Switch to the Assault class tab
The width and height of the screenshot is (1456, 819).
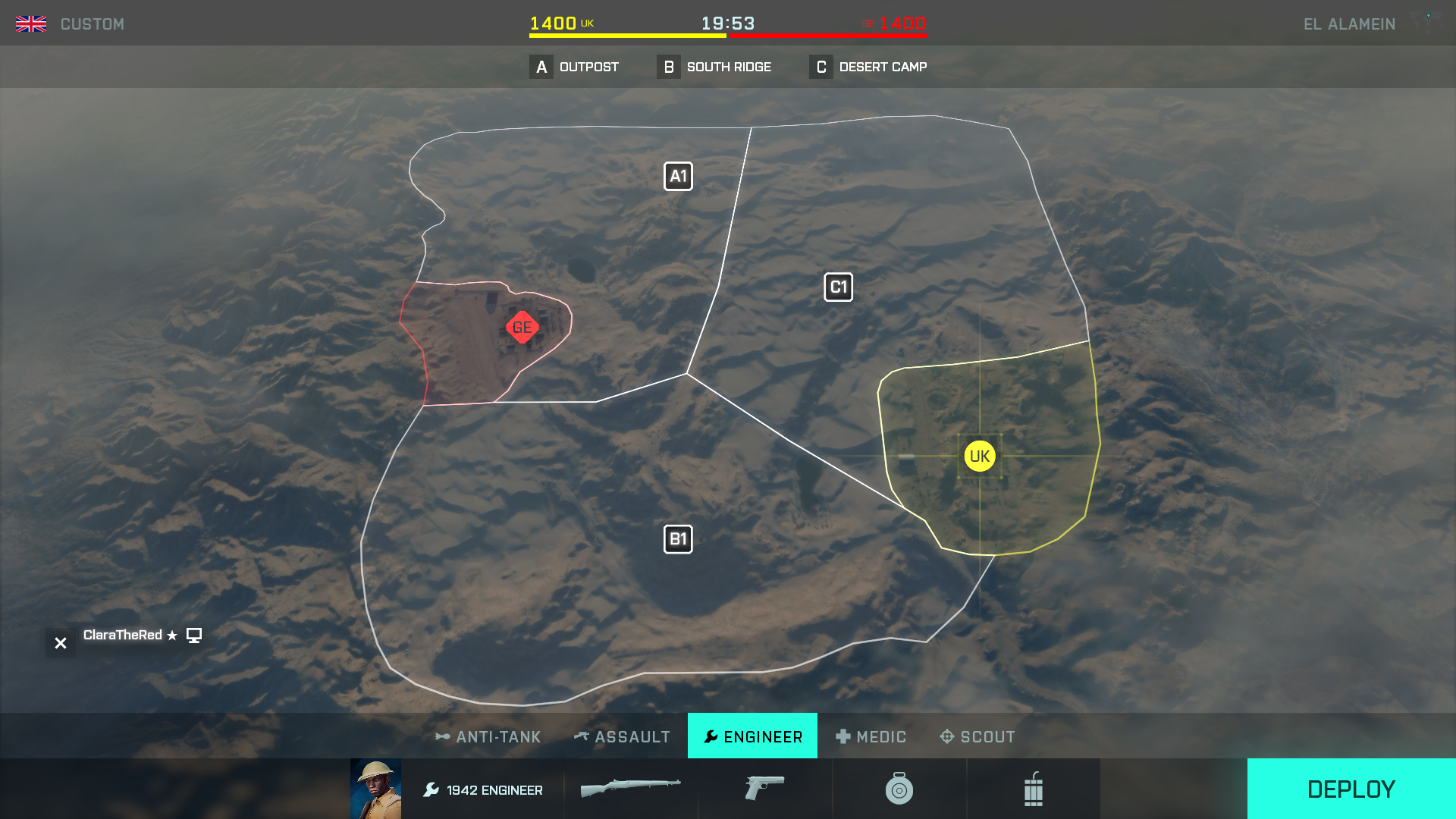click(622, 736)
